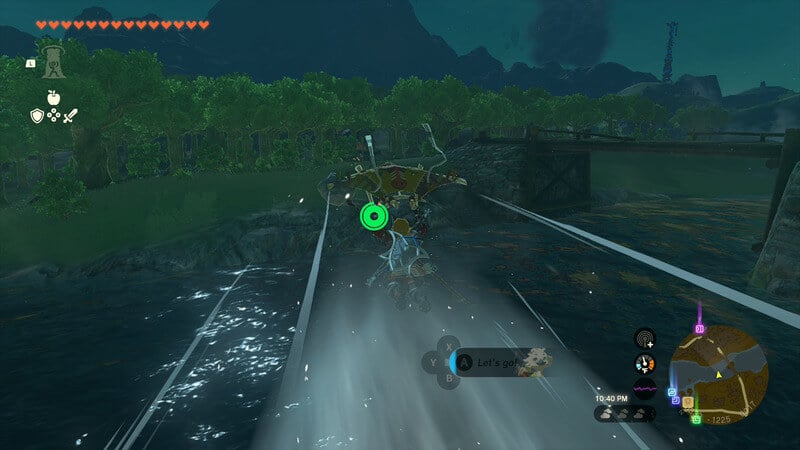
Task: Click the orange stamp marker beside minimap
Action: (x=687, y=402)
